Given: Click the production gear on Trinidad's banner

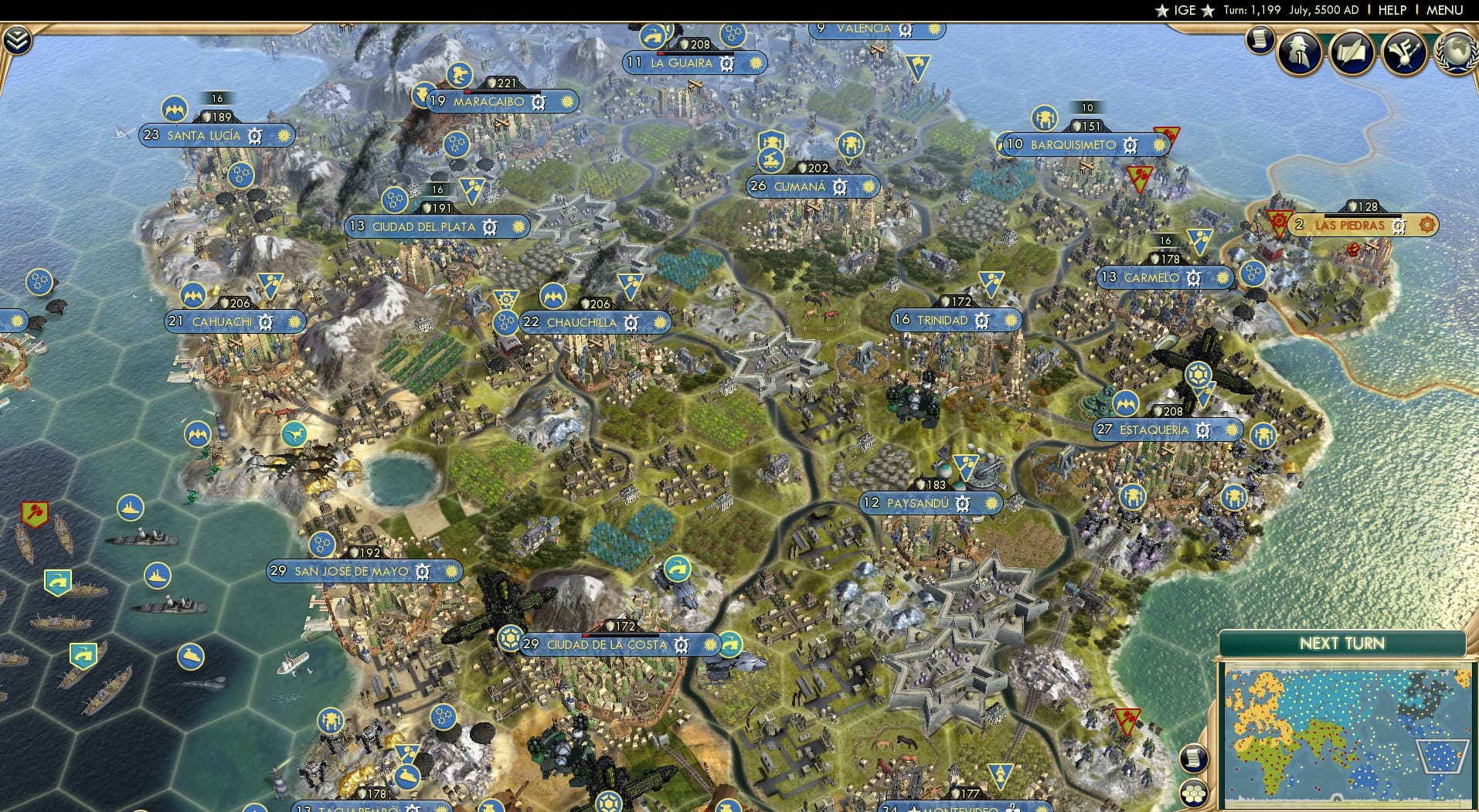Looking at the screenshot, I should 981,319.
